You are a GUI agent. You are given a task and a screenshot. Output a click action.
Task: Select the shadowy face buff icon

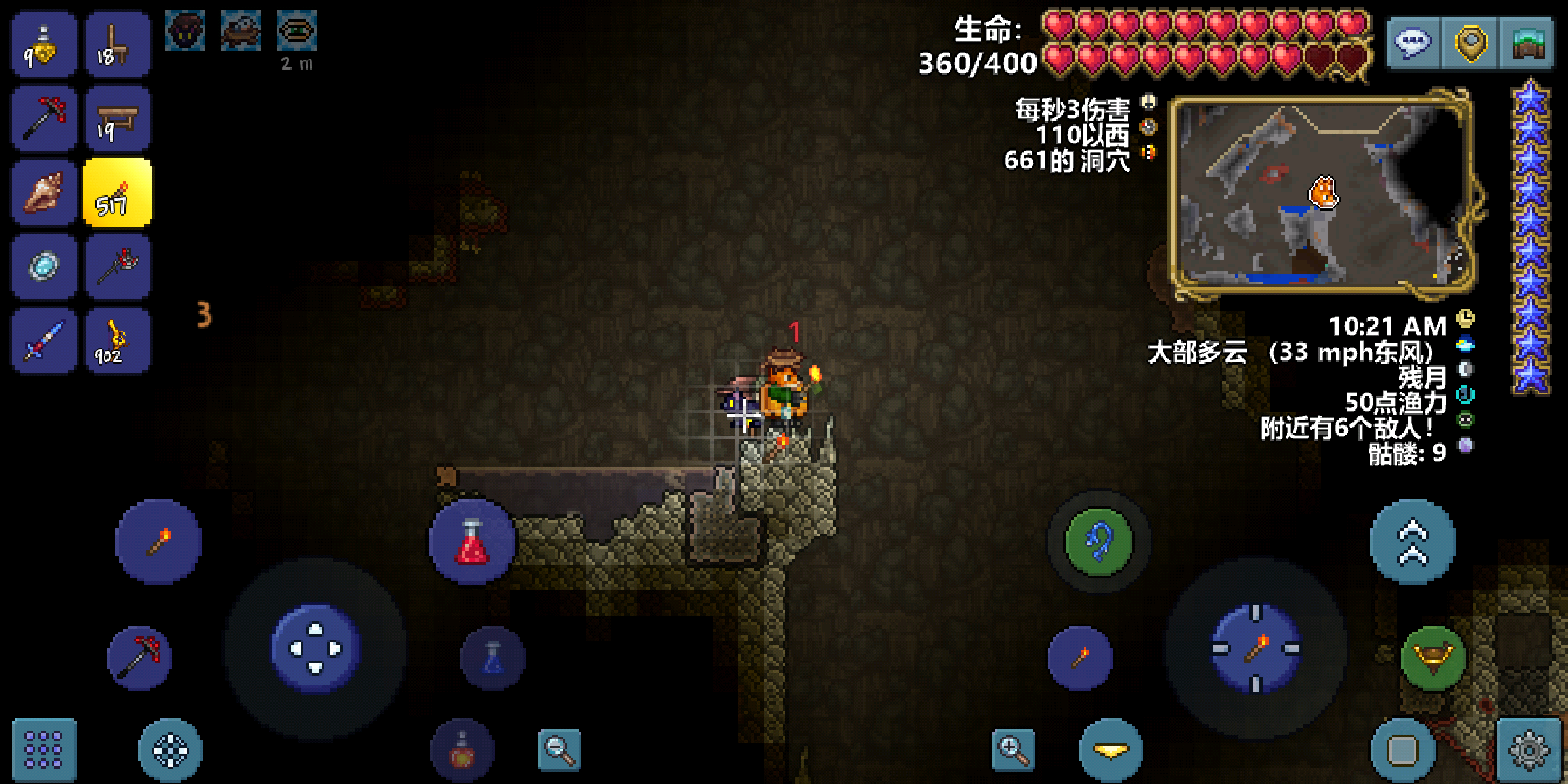[184, 30]
